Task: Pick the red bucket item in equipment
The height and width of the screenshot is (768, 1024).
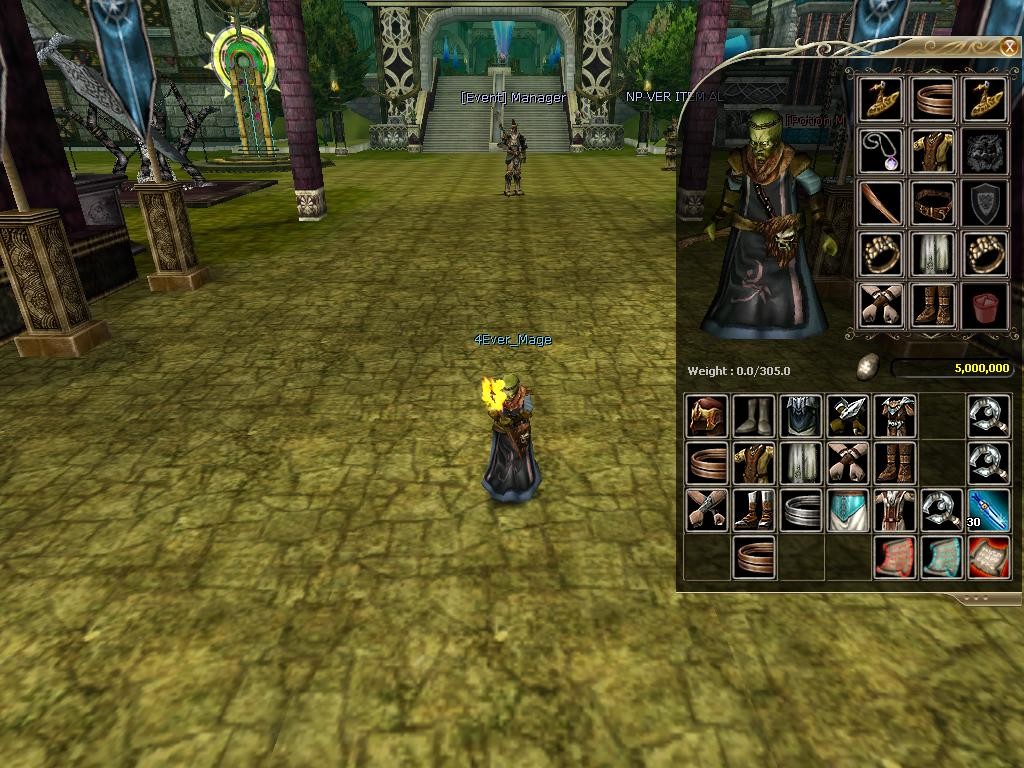Action: 985,305
